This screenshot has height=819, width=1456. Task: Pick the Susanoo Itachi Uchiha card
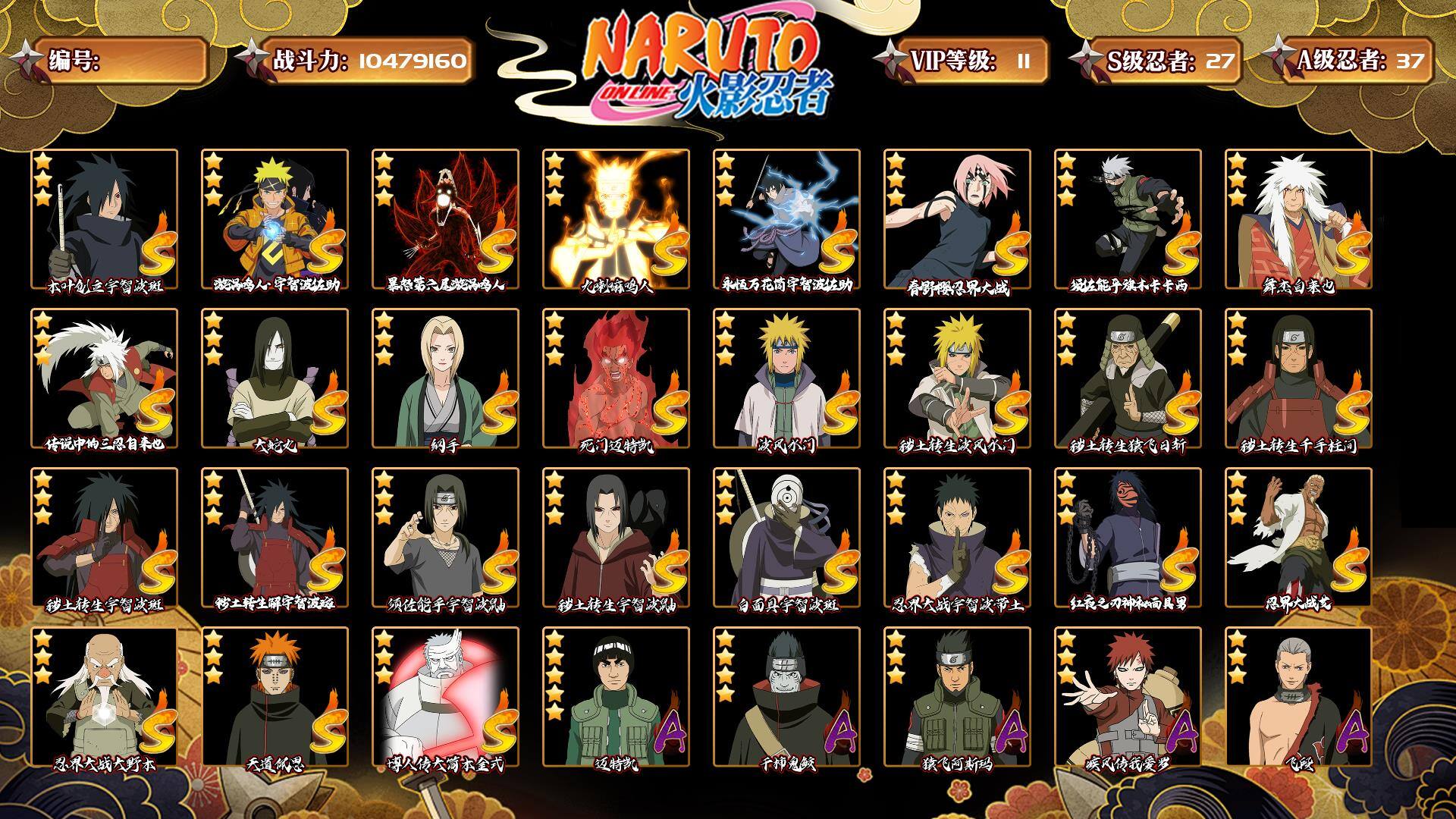(445, 538)
